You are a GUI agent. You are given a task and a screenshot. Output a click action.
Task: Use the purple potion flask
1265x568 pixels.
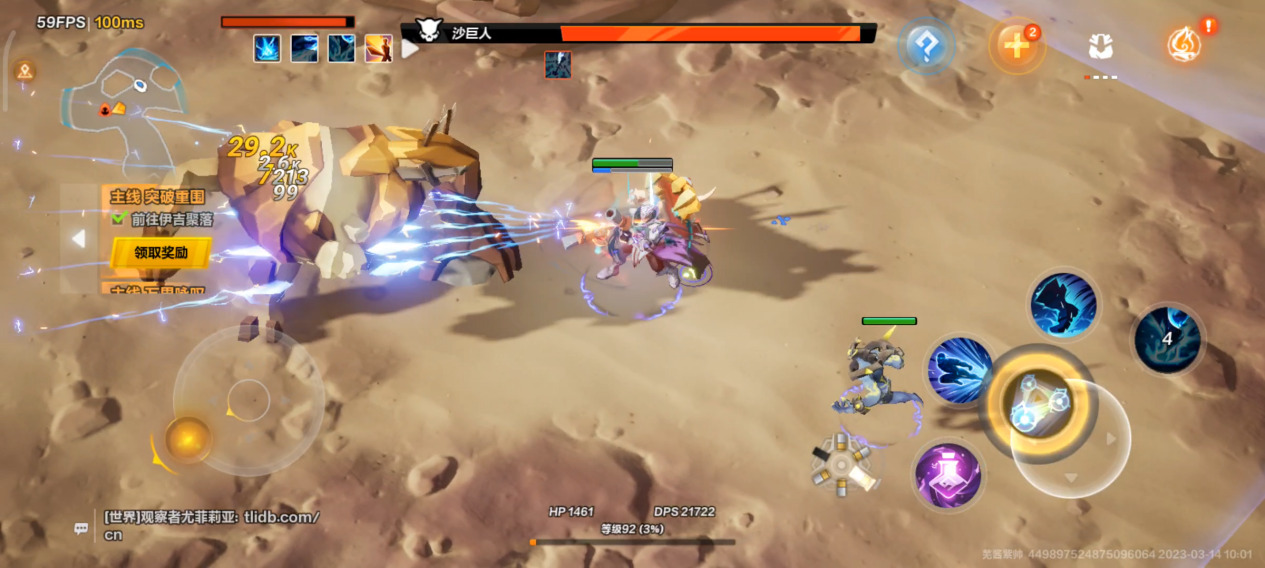947,475
